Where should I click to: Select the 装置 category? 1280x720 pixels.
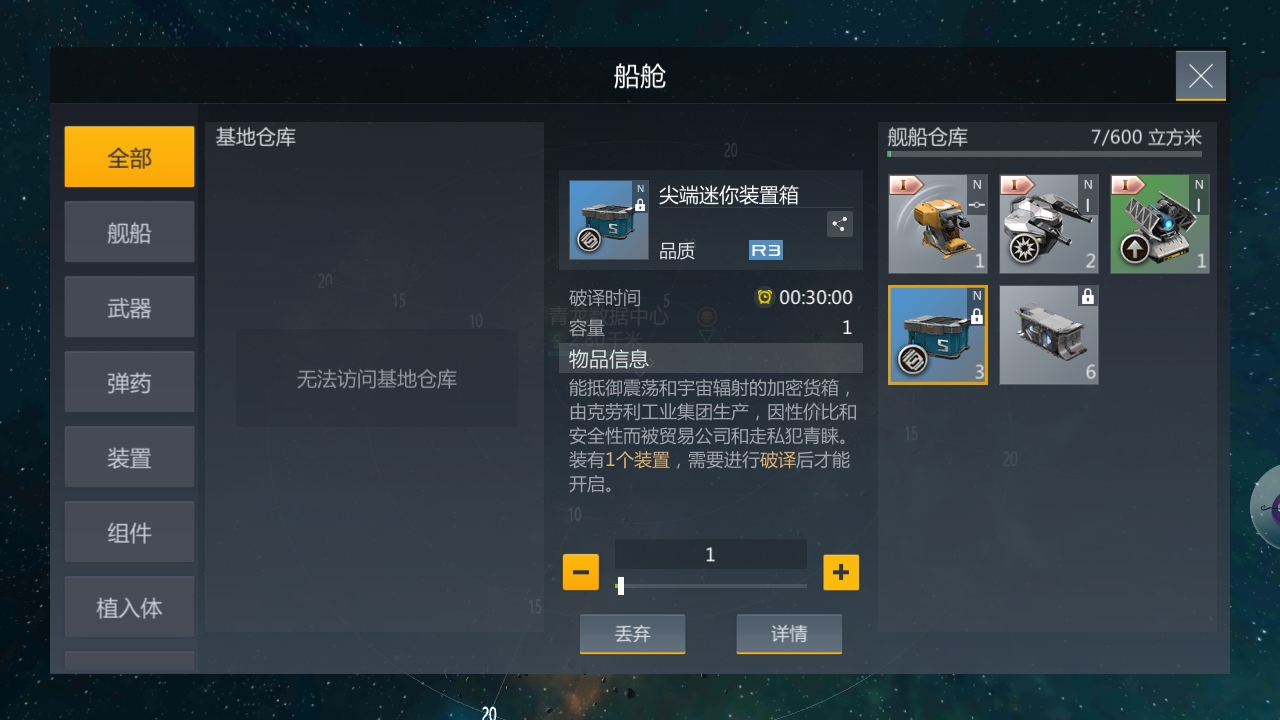[x=129, y=456]
